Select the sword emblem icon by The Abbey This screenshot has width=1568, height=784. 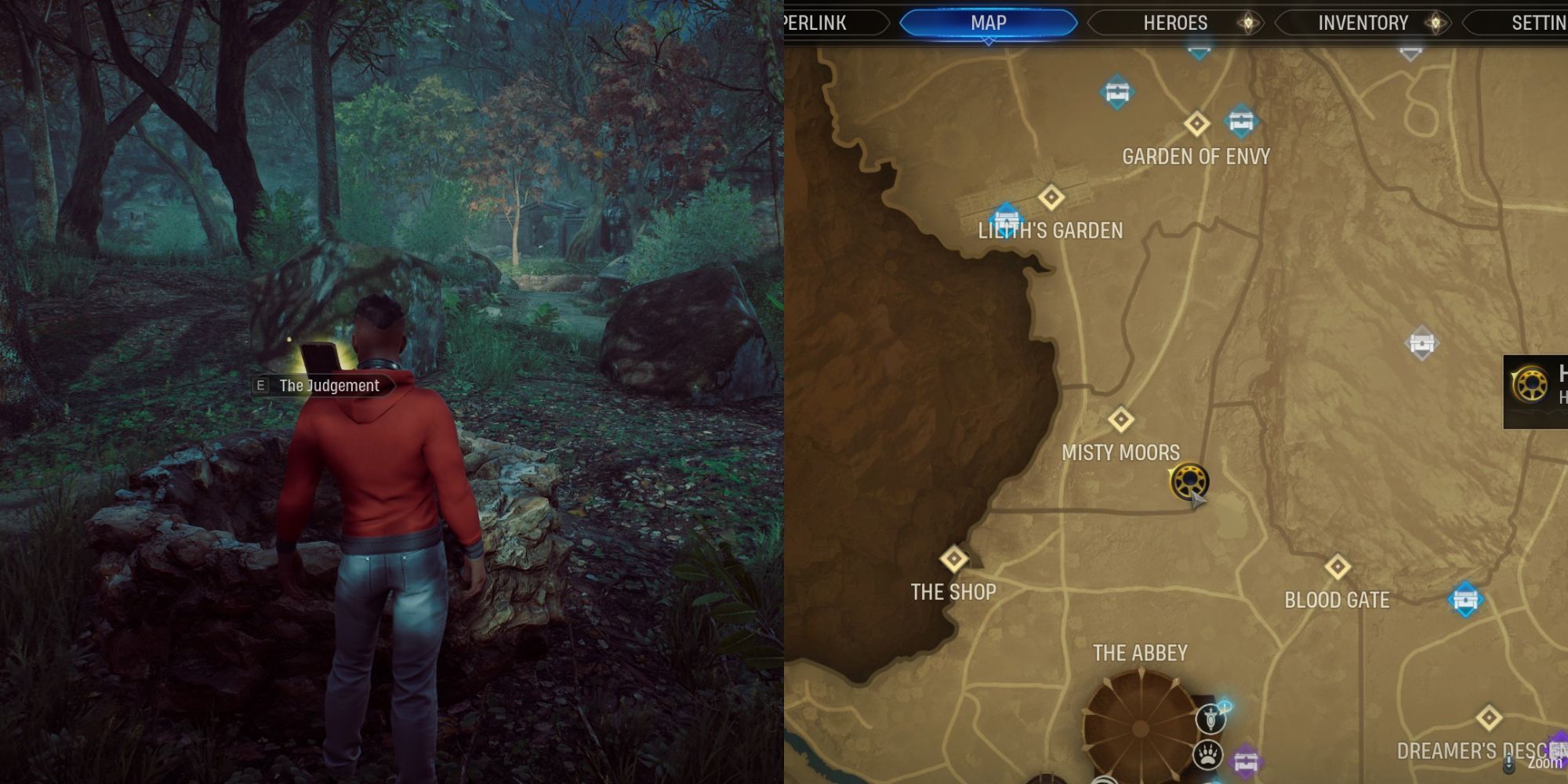(1210, 720)
